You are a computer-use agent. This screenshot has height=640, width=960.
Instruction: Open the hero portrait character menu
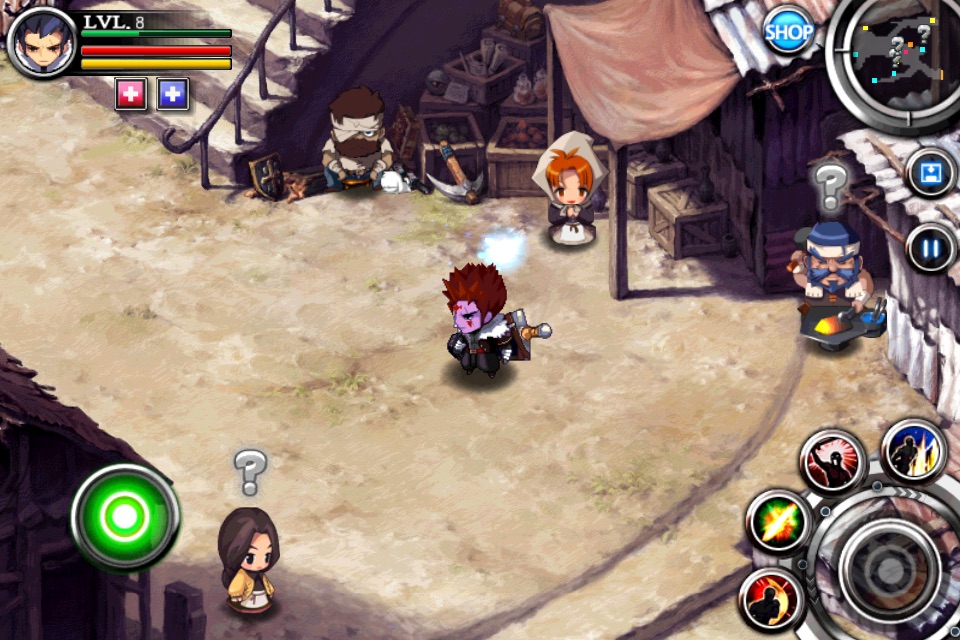(x=42, y=42)
